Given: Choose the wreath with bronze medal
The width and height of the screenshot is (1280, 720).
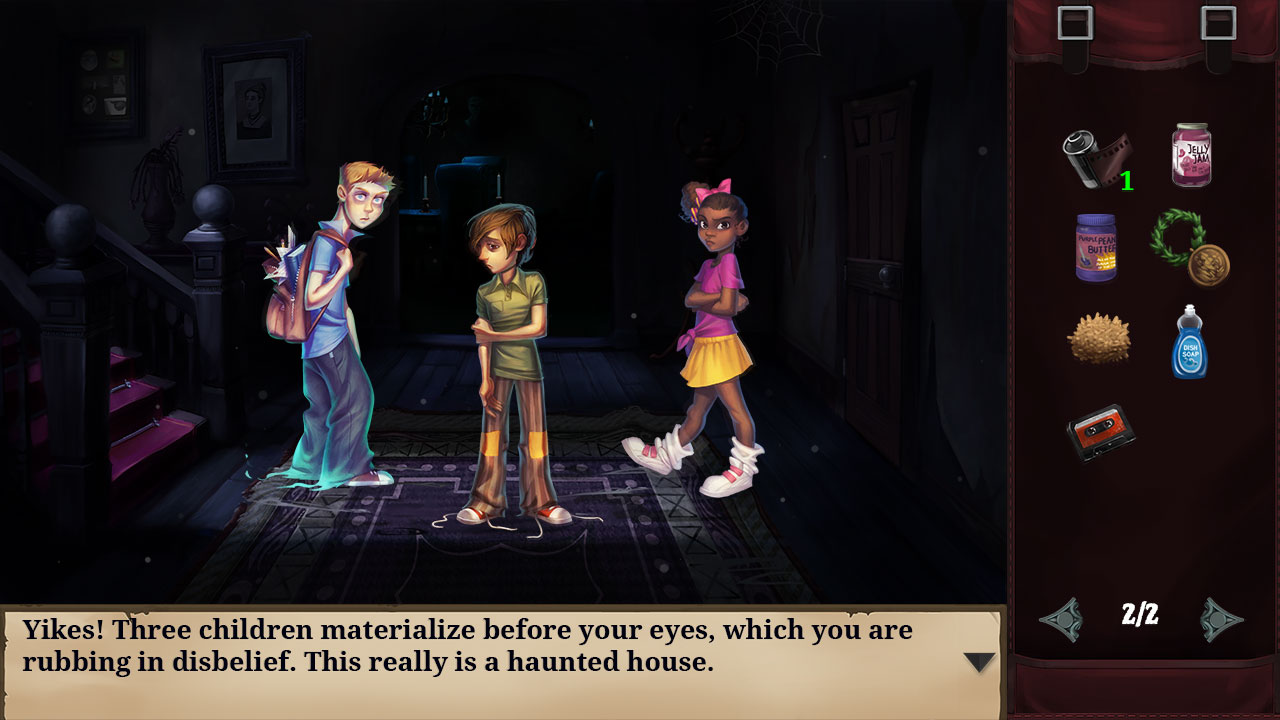Looking at the screenshot, I should coord(1190,248).
